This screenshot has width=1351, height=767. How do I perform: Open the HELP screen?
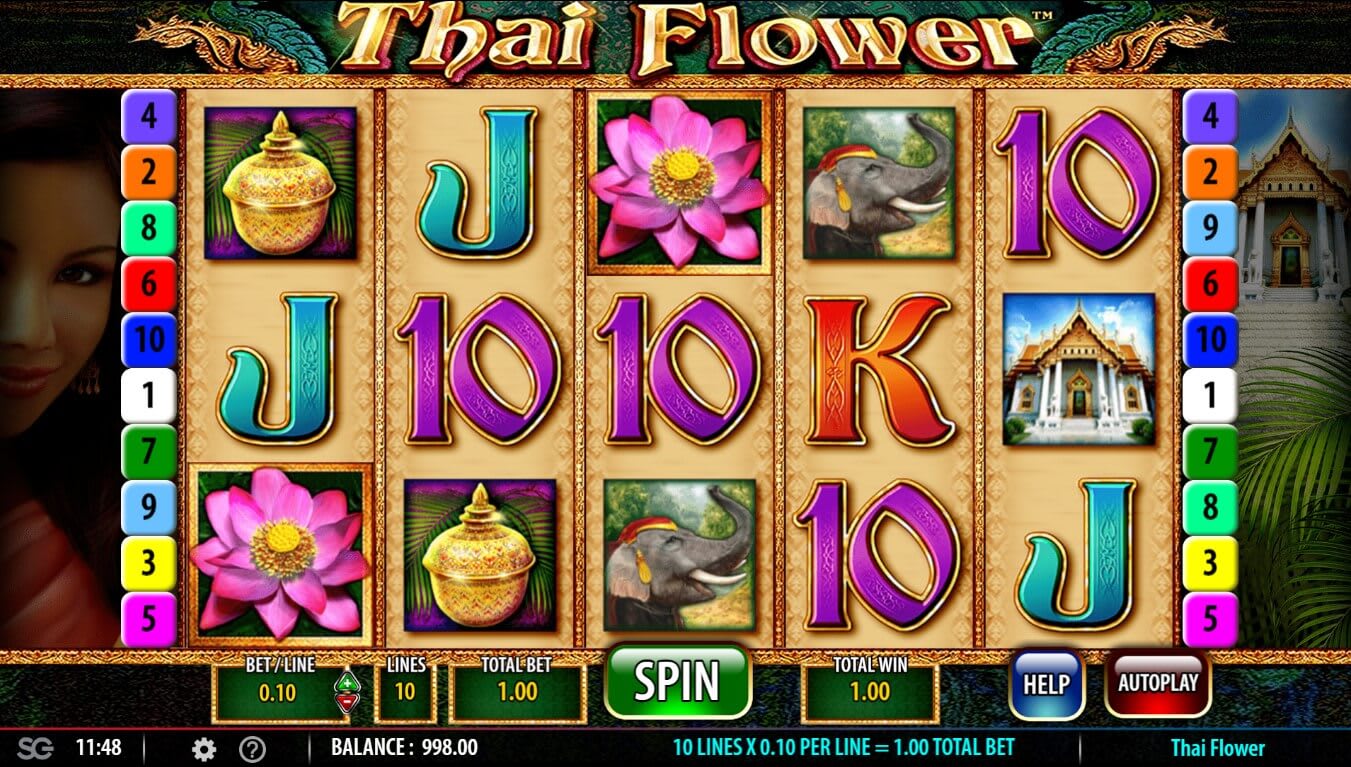pos(1046,684)
